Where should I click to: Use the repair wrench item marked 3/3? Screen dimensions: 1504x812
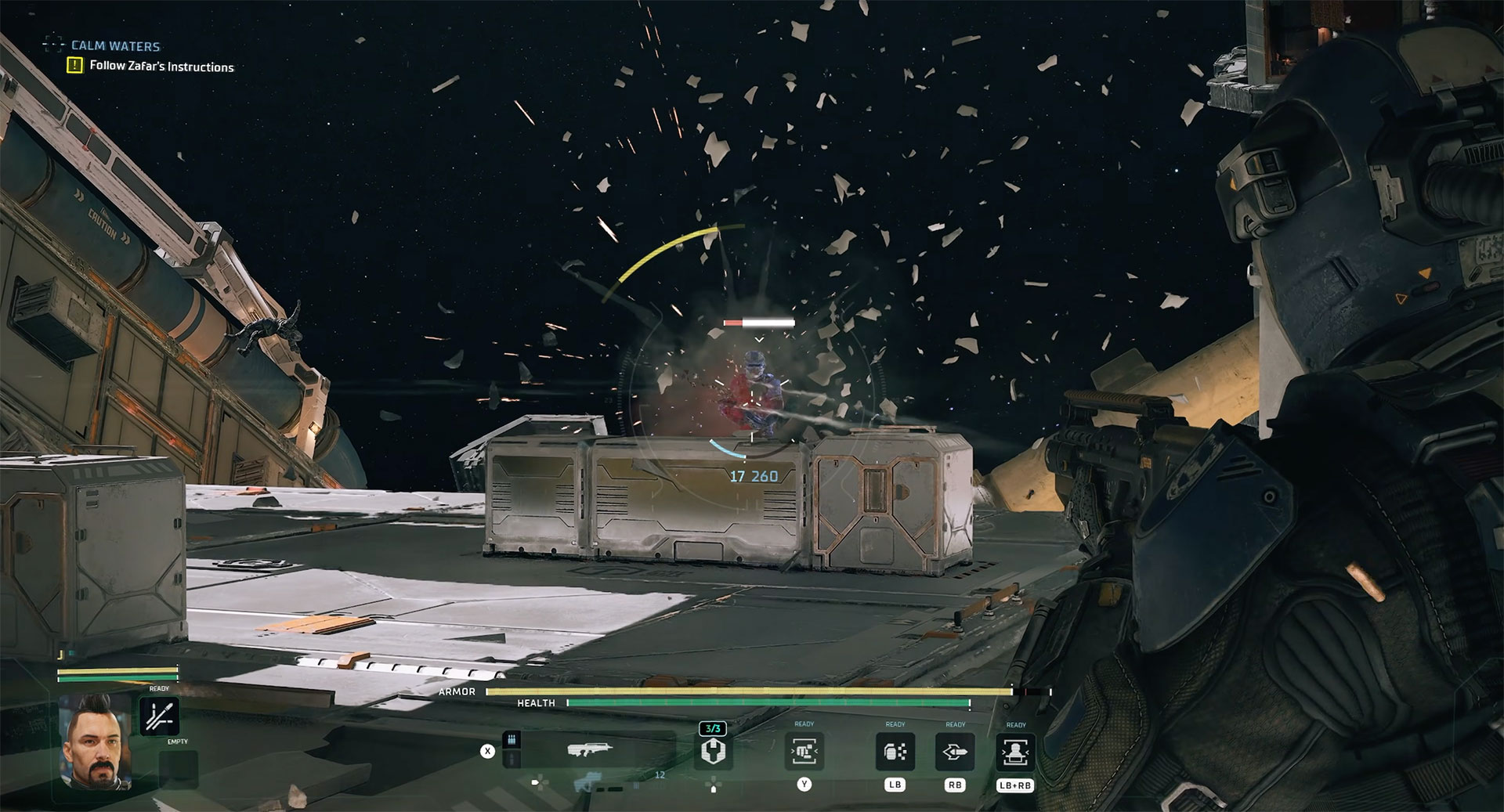[713, 752]
